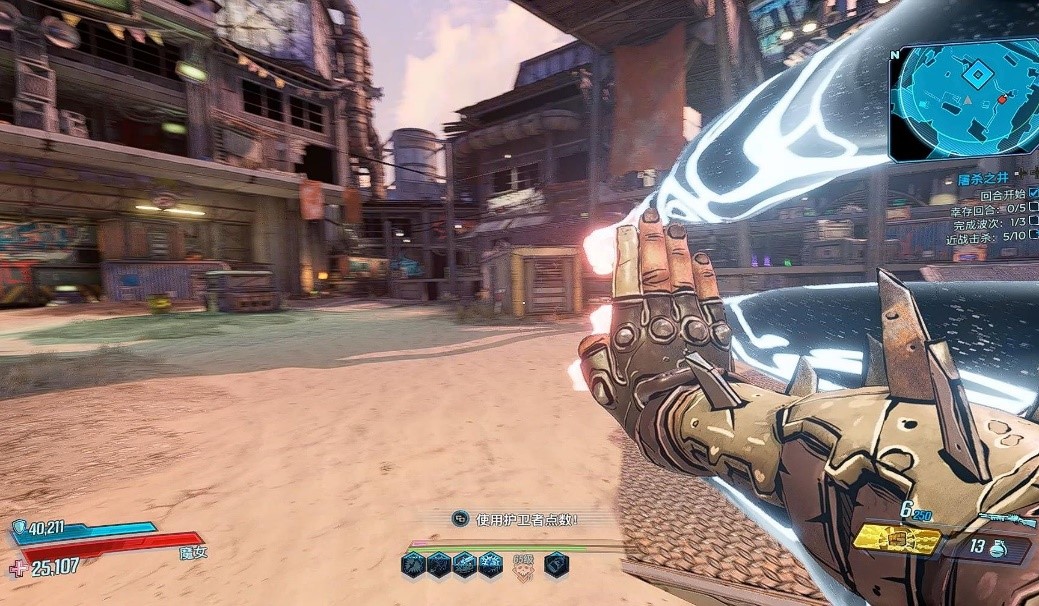The height and width of the screenshot is (606, 1039).
Task: Select the equipped shotgun weapon icon
Action: click(1005, 519)
